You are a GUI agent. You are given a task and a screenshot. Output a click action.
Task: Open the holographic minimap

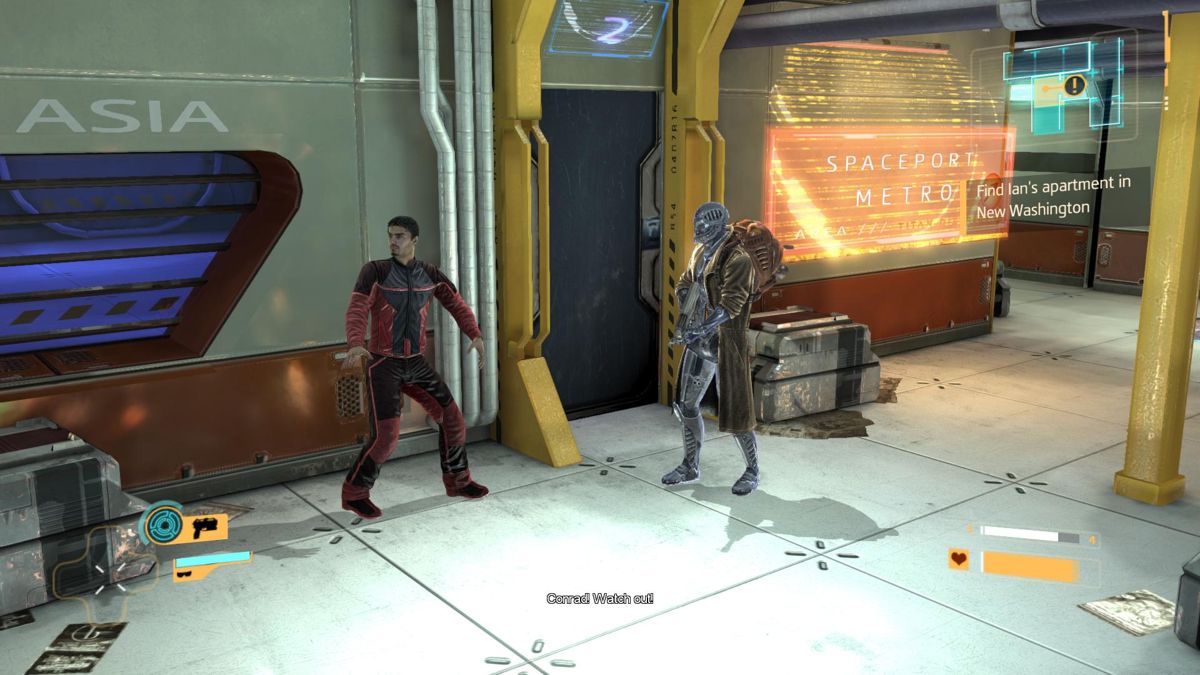1062,87
